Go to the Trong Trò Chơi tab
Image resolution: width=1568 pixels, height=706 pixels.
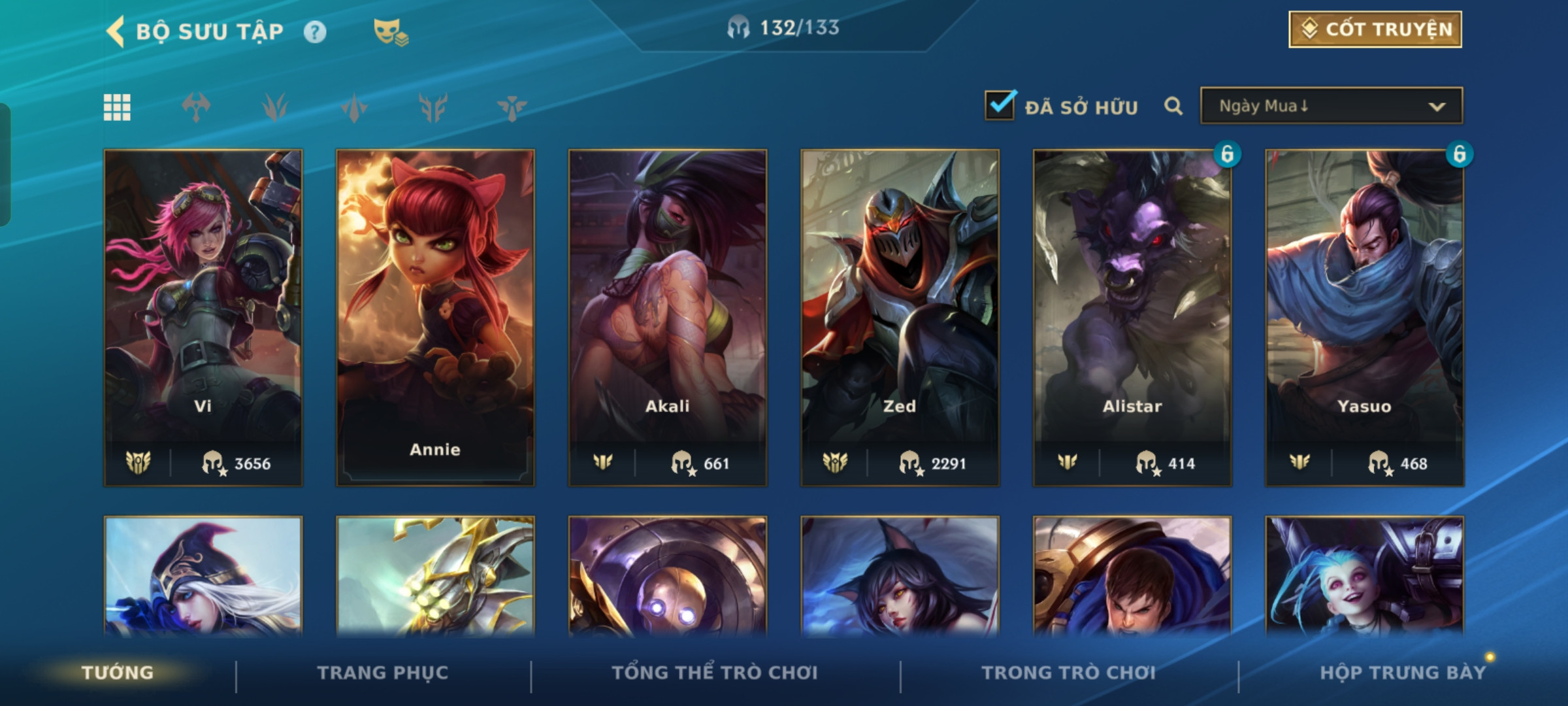point(1068,673)
